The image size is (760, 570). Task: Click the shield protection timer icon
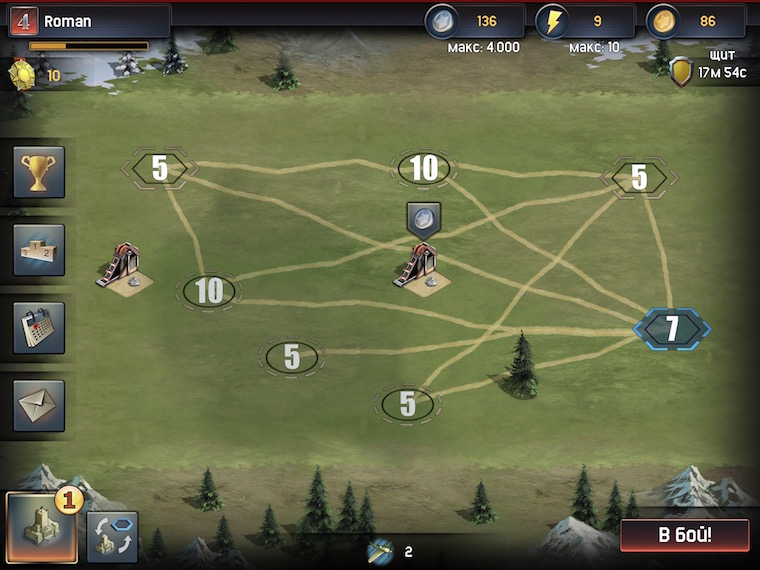682,71
